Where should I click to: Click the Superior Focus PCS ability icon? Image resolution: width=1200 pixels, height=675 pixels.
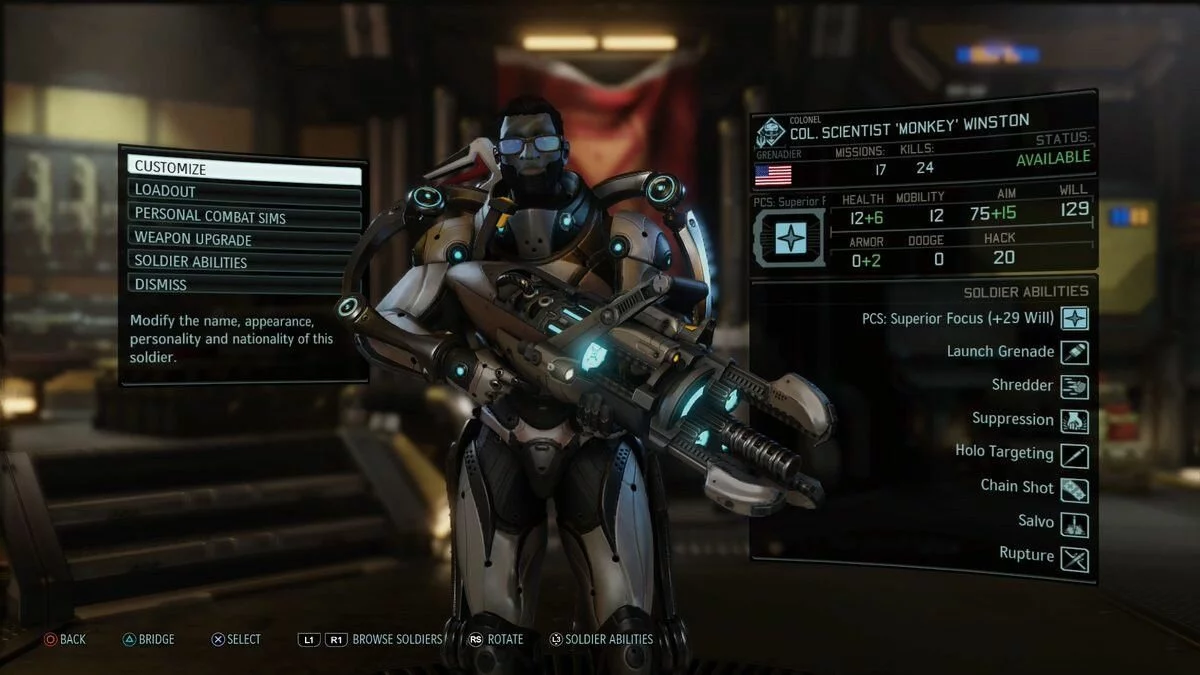point(1075,319)
